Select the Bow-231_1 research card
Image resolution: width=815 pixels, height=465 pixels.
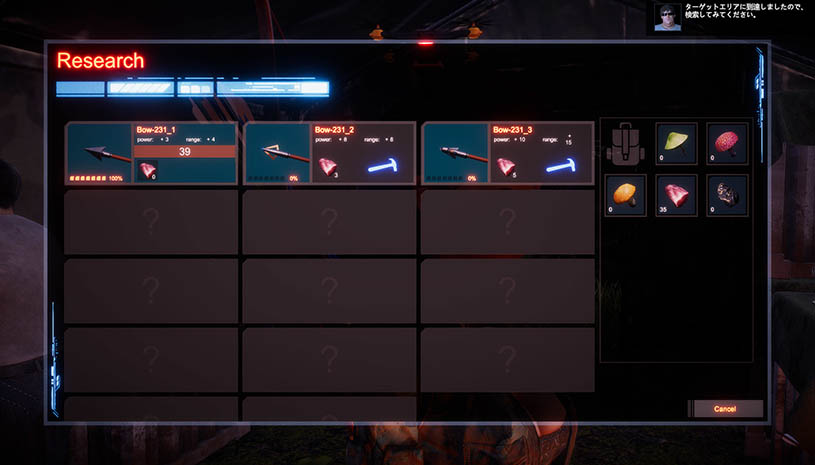[151, 153]
